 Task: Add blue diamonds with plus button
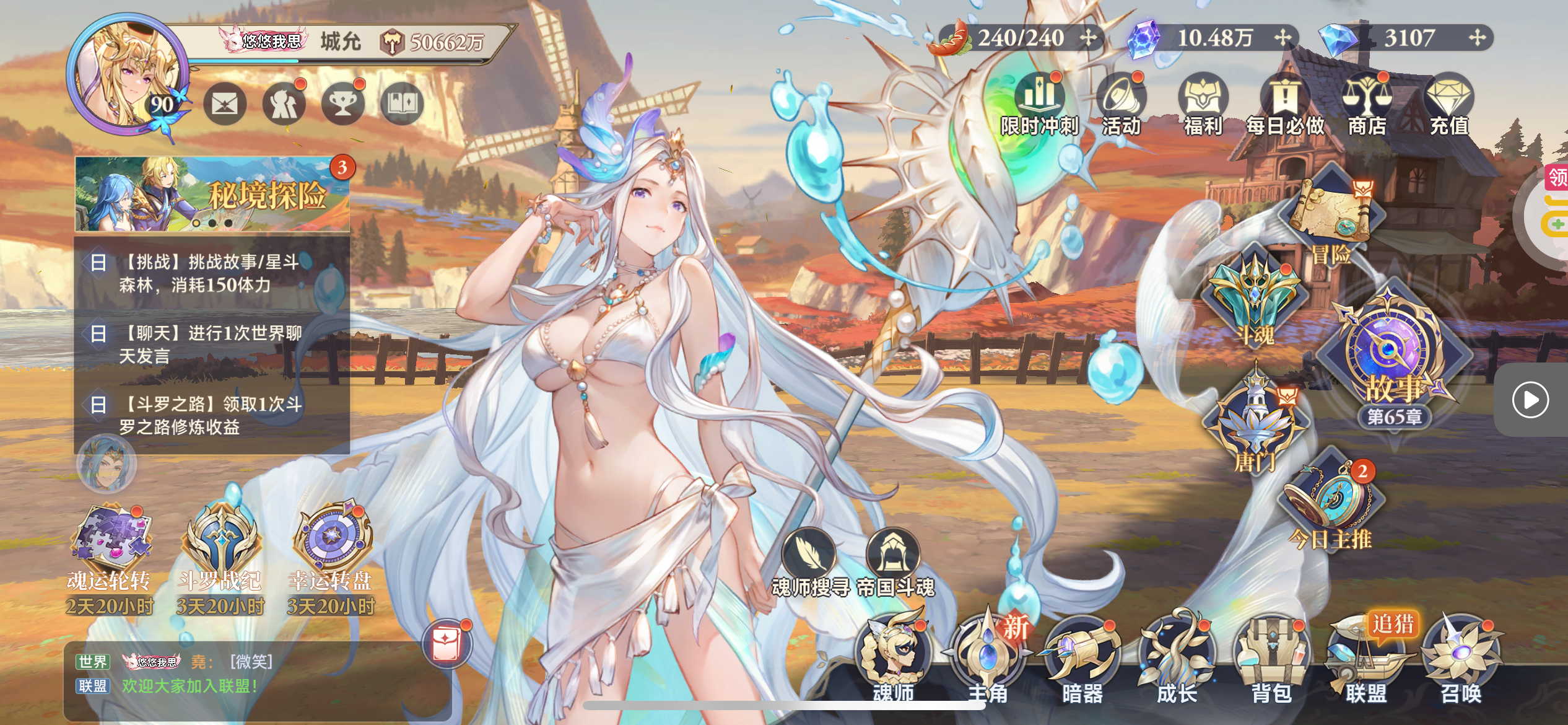pyautogui.click(x=1477, y=38)
